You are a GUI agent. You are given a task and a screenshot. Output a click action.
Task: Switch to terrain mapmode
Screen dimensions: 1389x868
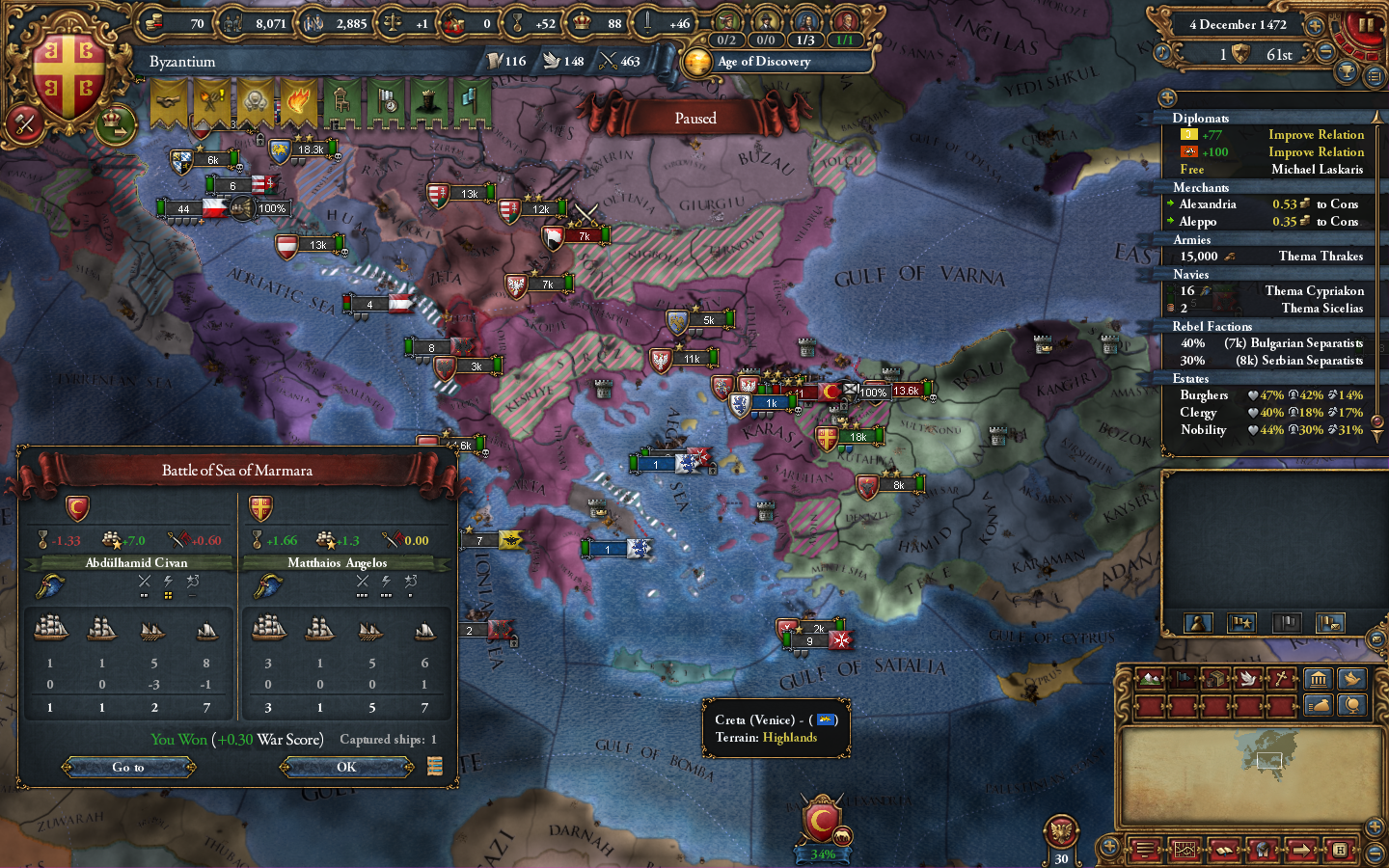tap(1151, 680)
